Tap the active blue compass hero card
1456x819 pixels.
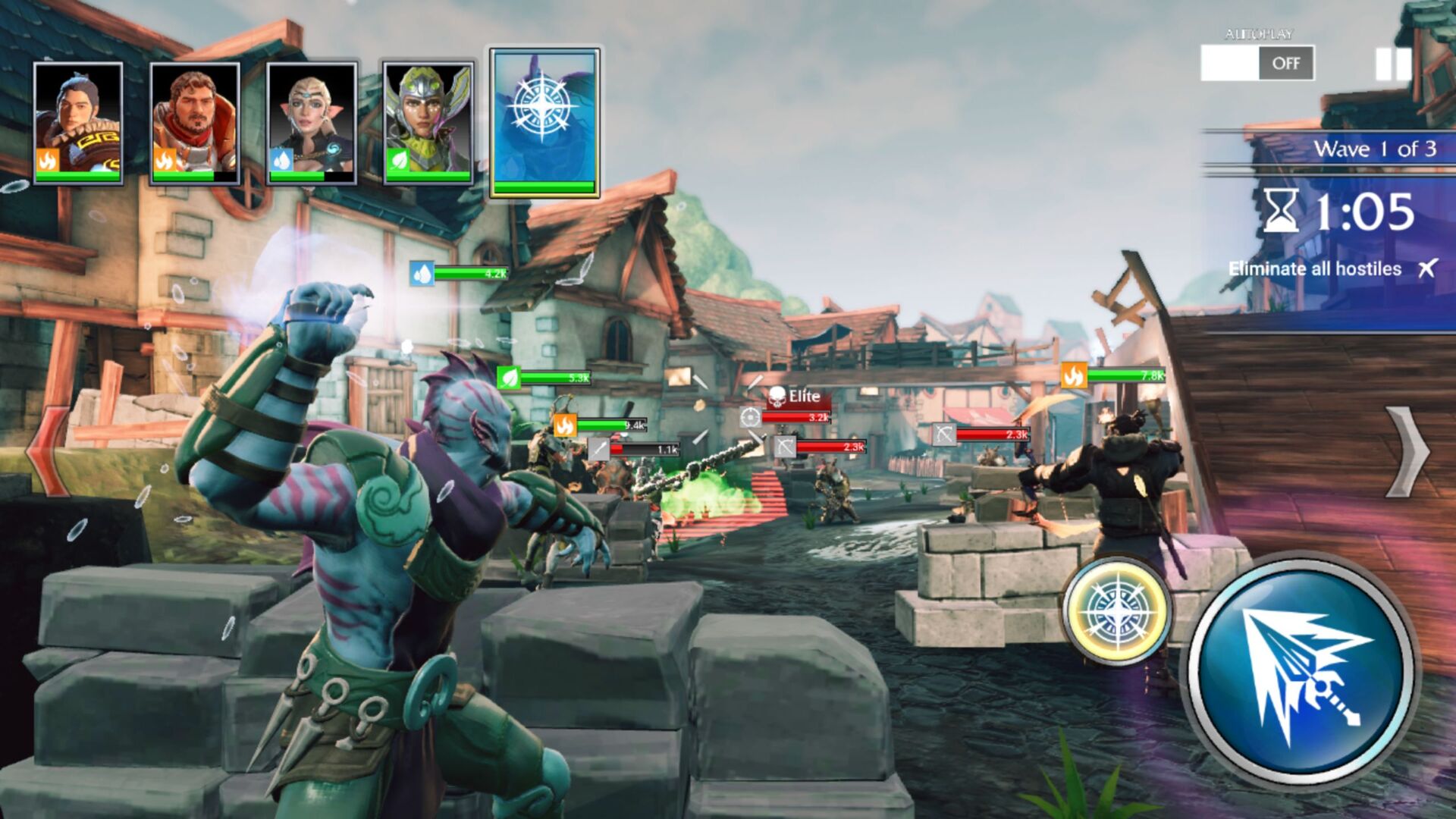(544, 121)
